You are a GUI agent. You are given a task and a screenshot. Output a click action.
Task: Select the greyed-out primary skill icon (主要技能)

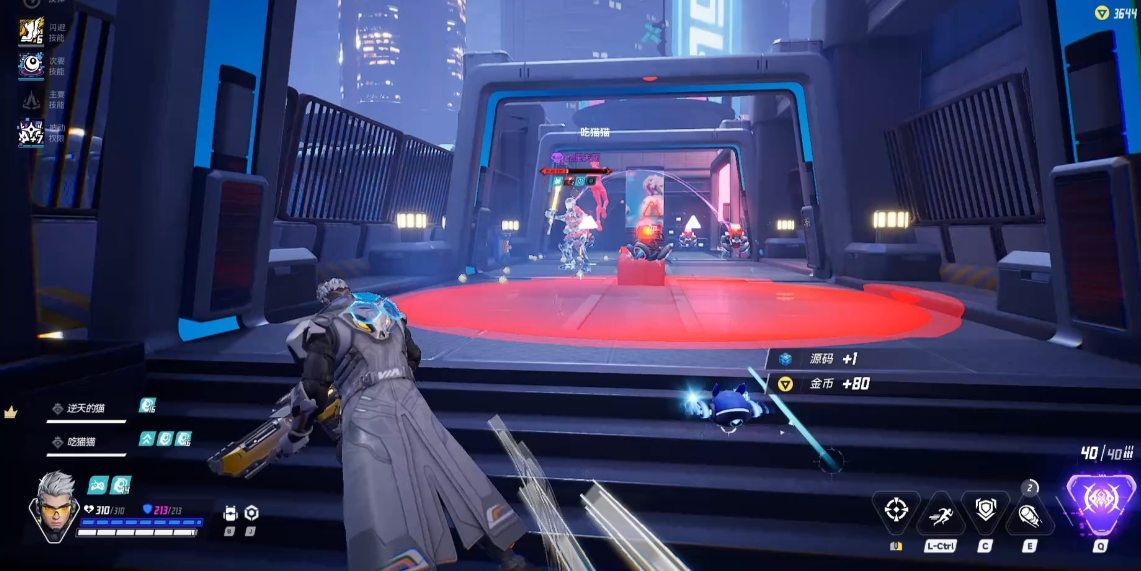[x=30, y=99]
